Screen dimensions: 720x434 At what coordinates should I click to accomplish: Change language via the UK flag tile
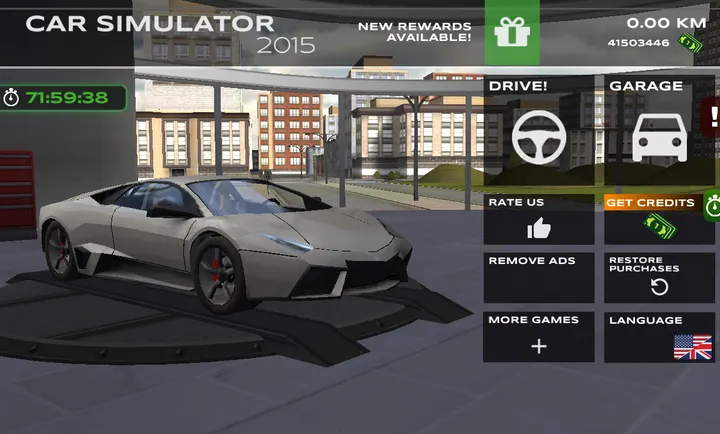point(660,337)
